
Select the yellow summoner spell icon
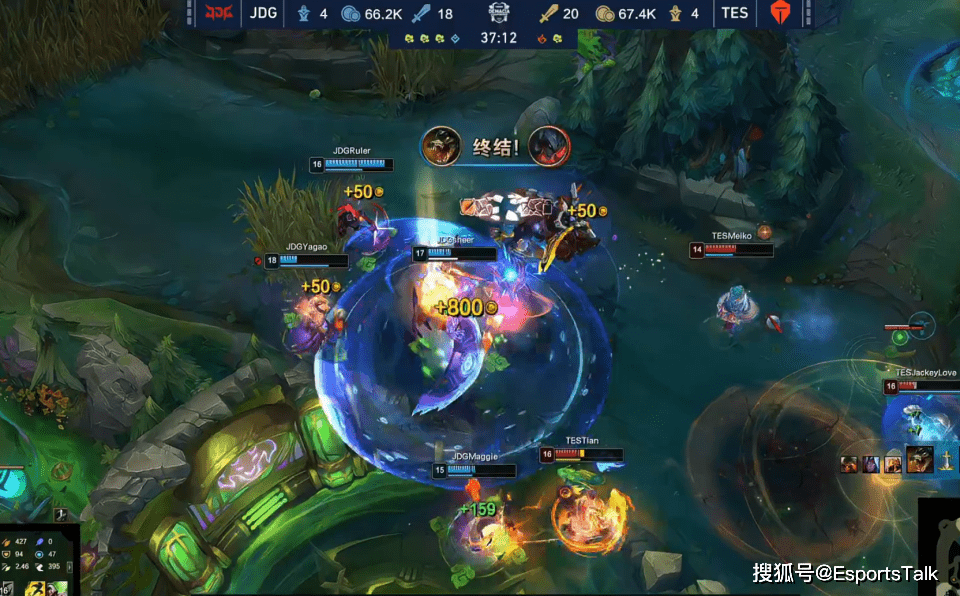click(33, 588)
